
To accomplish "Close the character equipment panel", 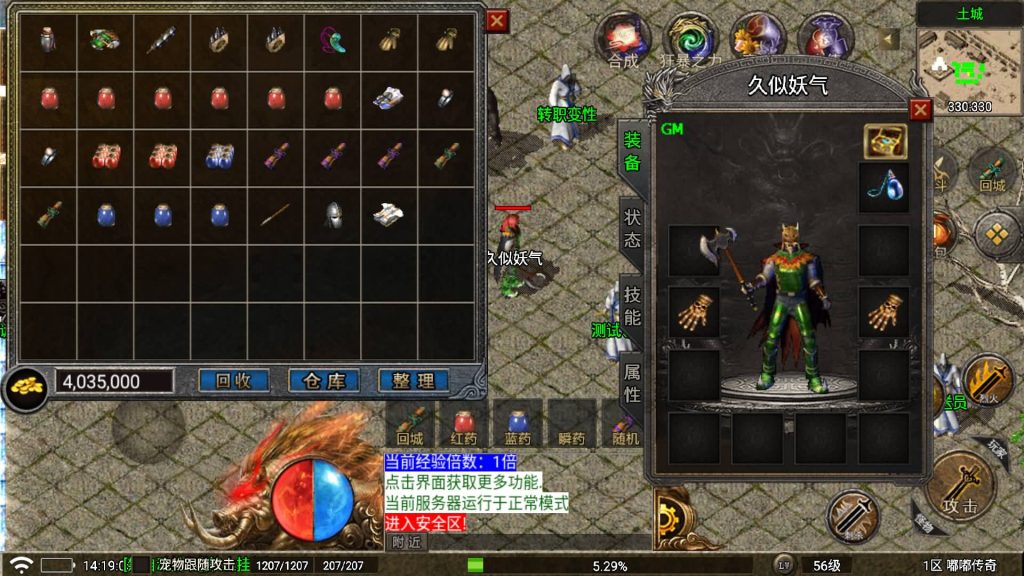I will point(920,110).
